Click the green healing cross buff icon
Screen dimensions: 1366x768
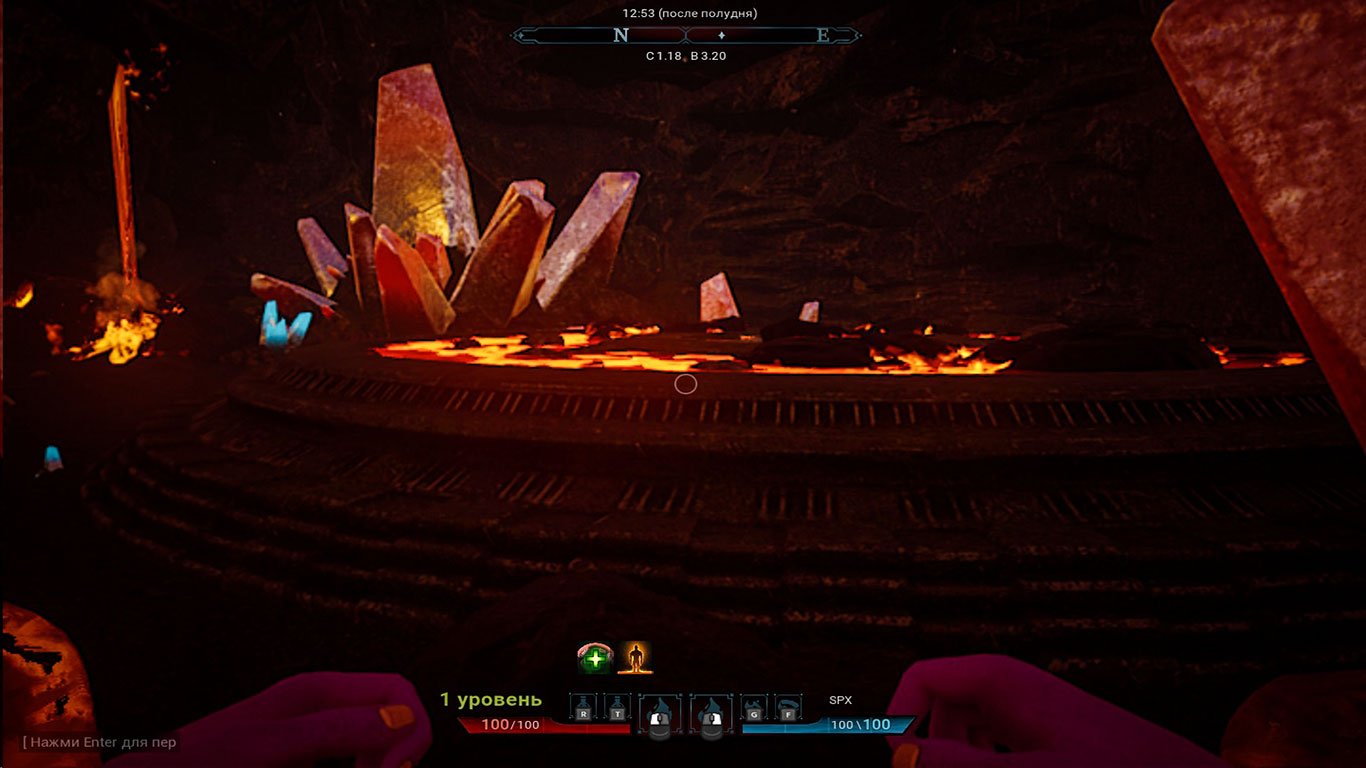(594, 657)
